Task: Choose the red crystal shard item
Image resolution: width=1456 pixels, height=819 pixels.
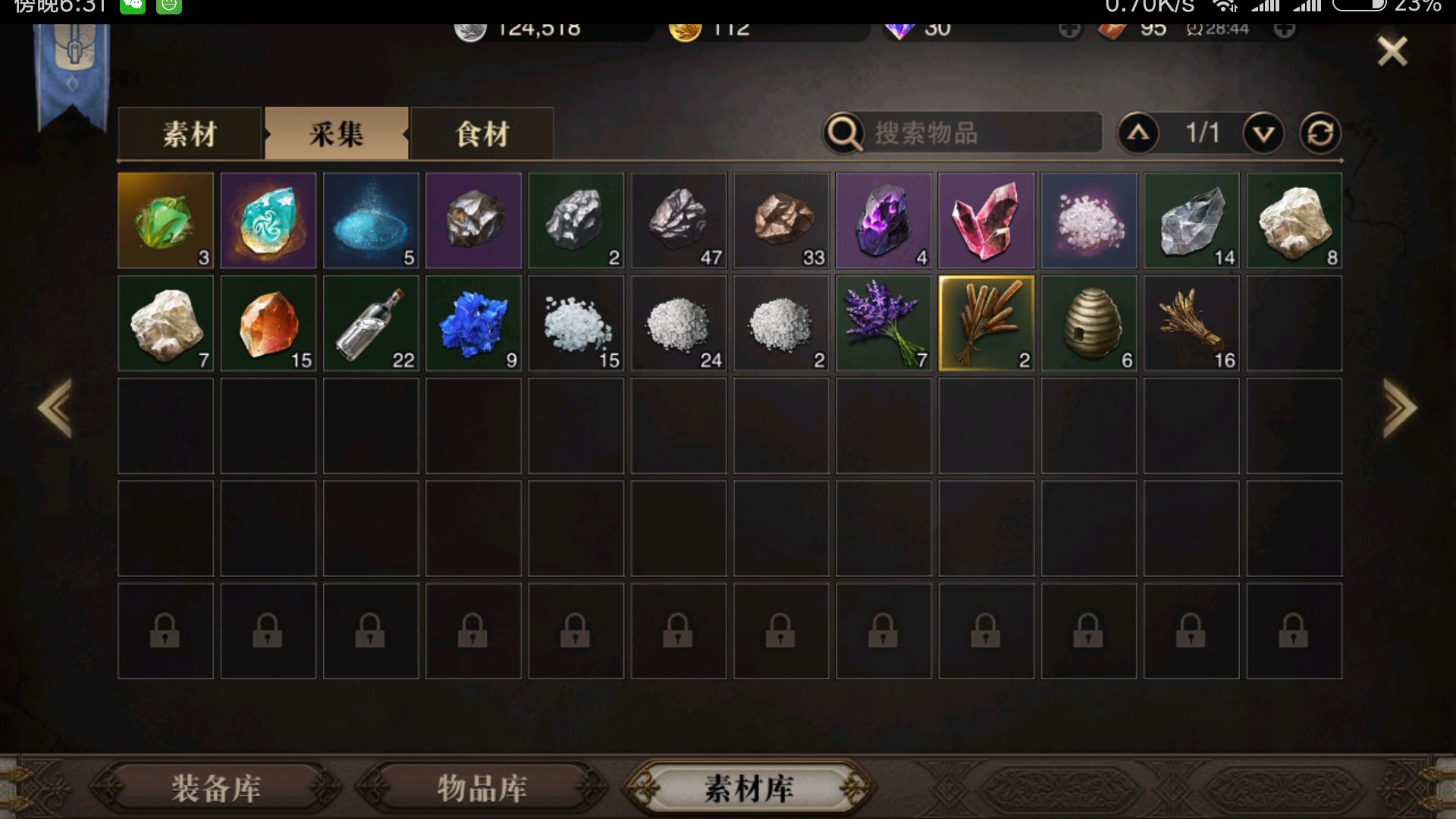Action: pyautogui.click(x=986, y=221)
